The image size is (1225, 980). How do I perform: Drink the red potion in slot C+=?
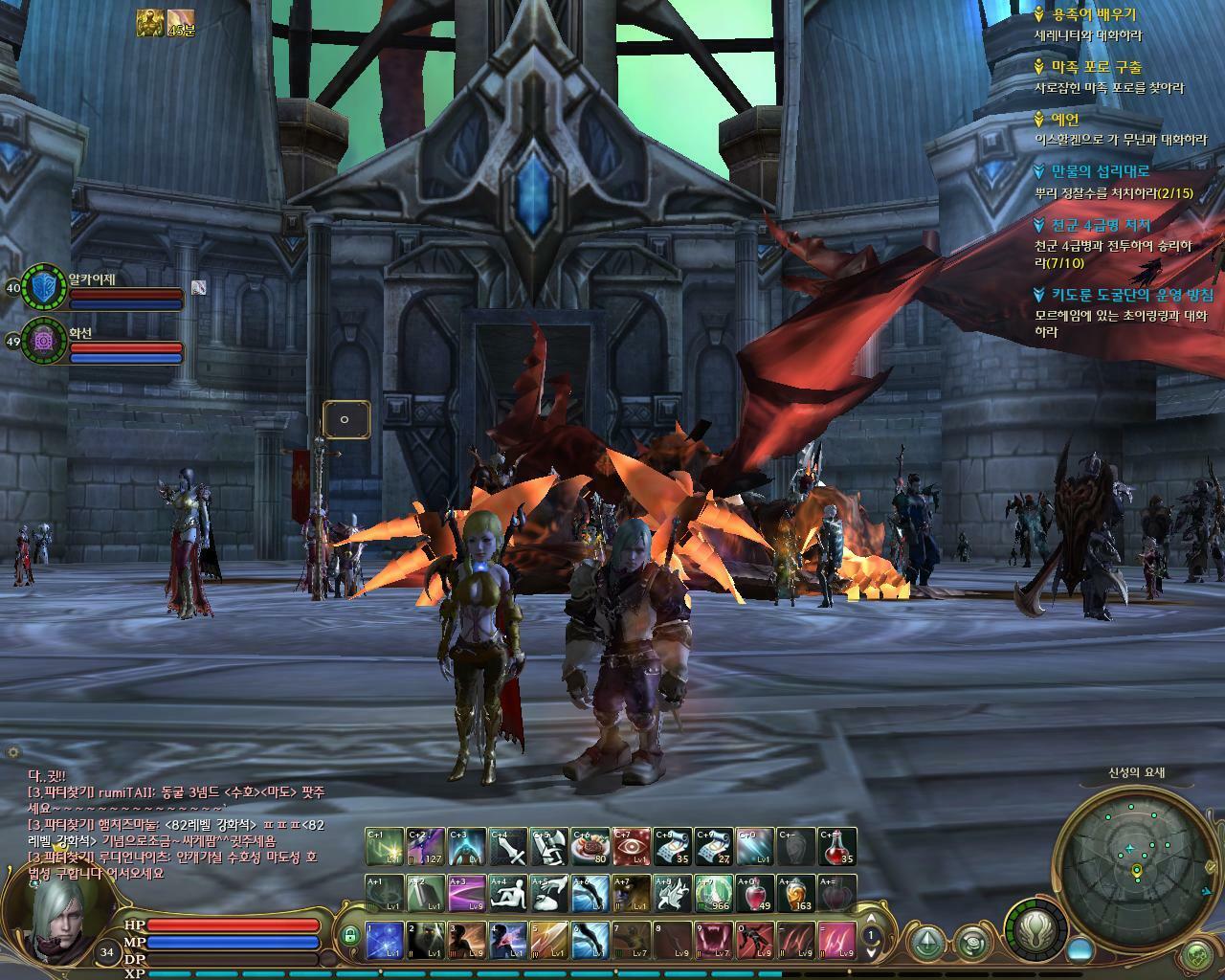coord(836,846)
